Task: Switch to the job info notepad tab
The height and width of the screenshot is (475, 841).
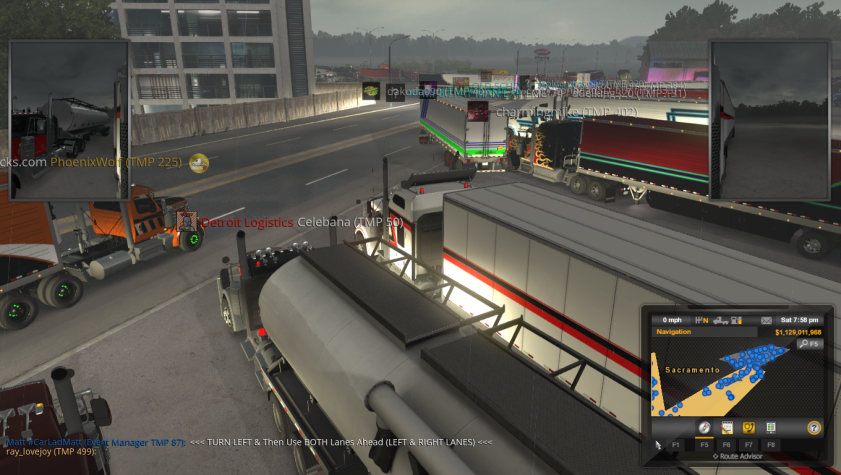Action: tap(727, 428)
